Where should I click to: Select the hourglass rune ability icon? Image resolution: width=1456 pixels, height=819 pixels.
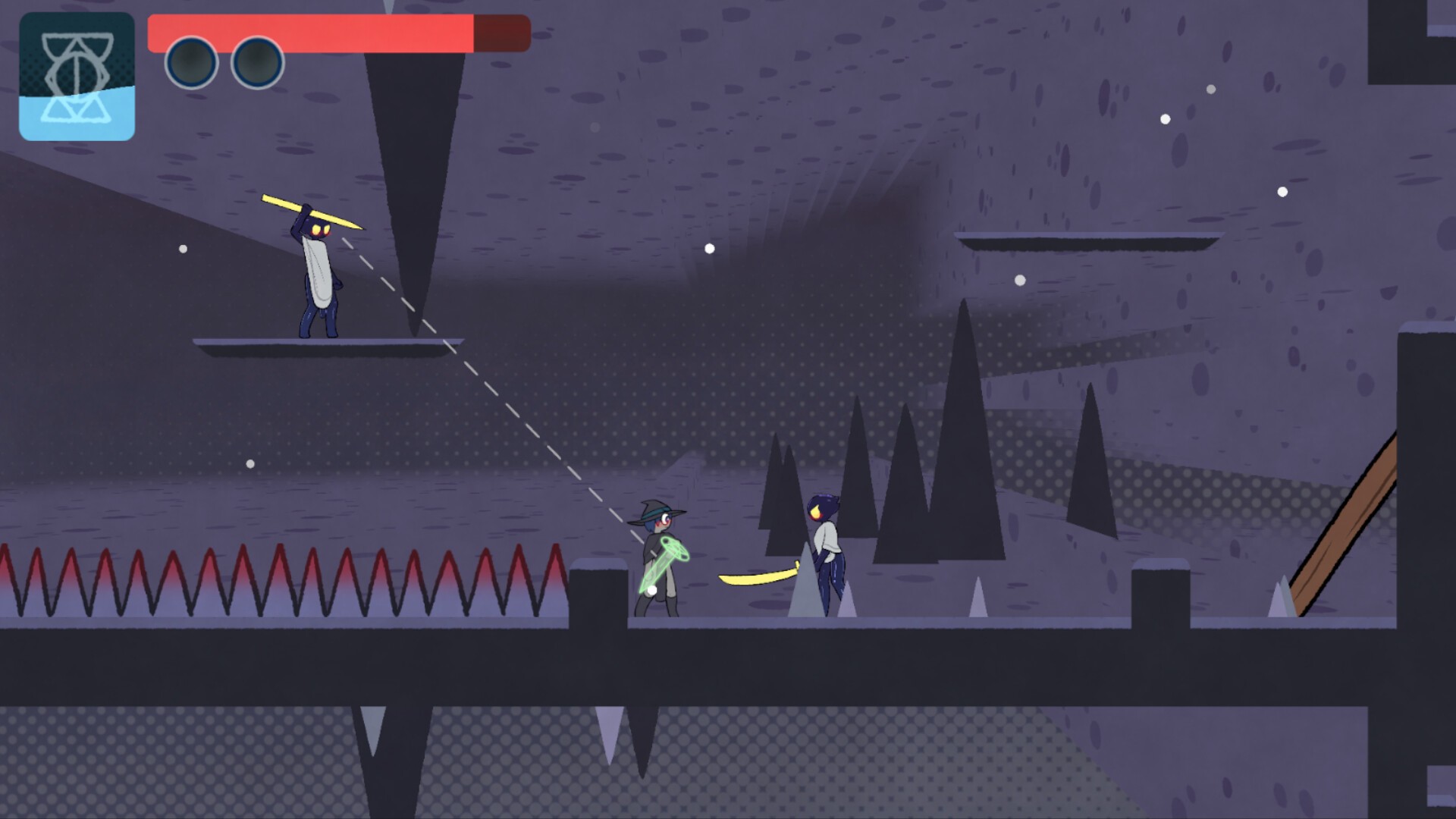click(x=77, y=77)
